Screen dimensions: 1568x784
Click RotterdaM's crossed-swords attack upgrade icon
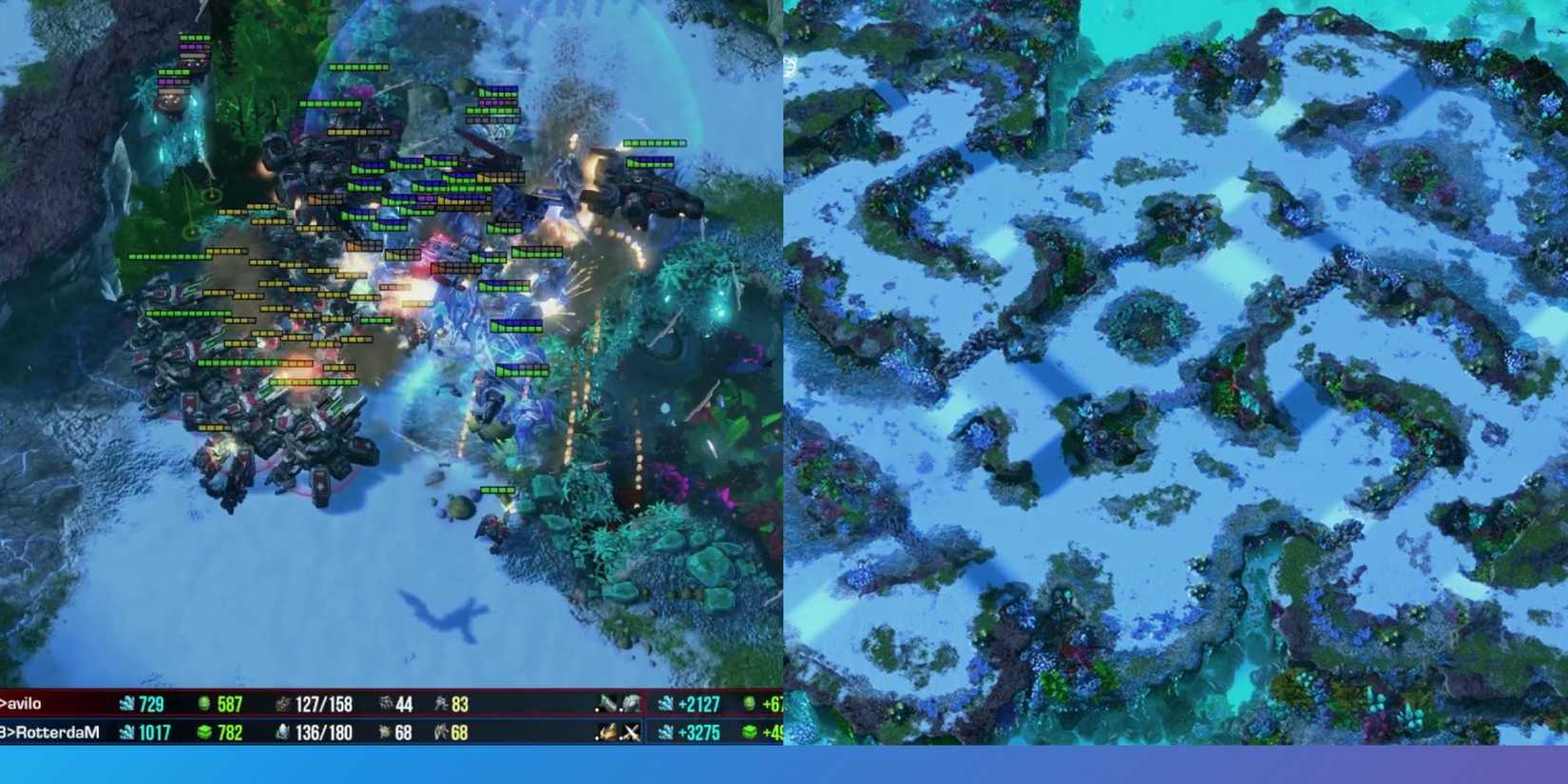631,733
